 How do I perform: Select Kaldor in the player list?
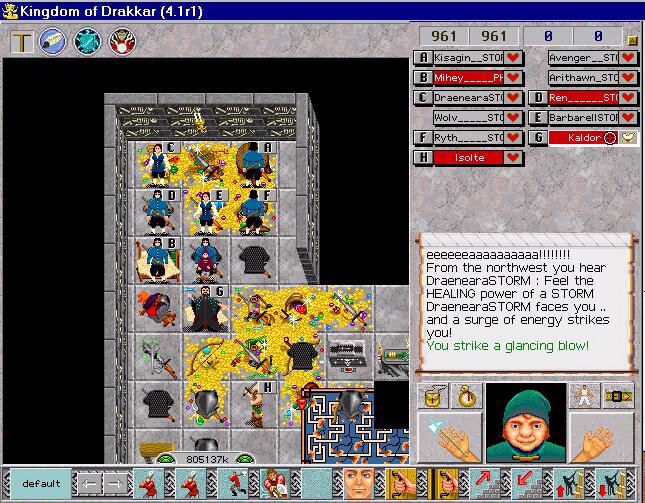coord(584,138)
